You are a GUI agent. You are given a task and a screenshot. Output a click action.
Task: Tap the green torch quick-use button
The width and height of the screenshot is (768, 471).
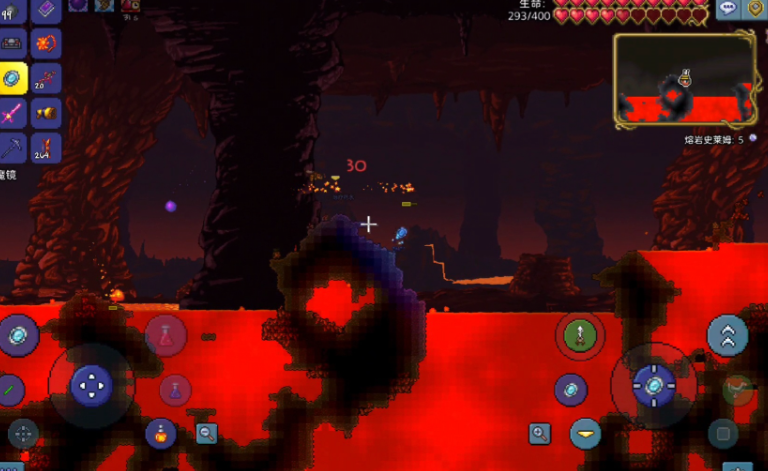coord(580,335)
